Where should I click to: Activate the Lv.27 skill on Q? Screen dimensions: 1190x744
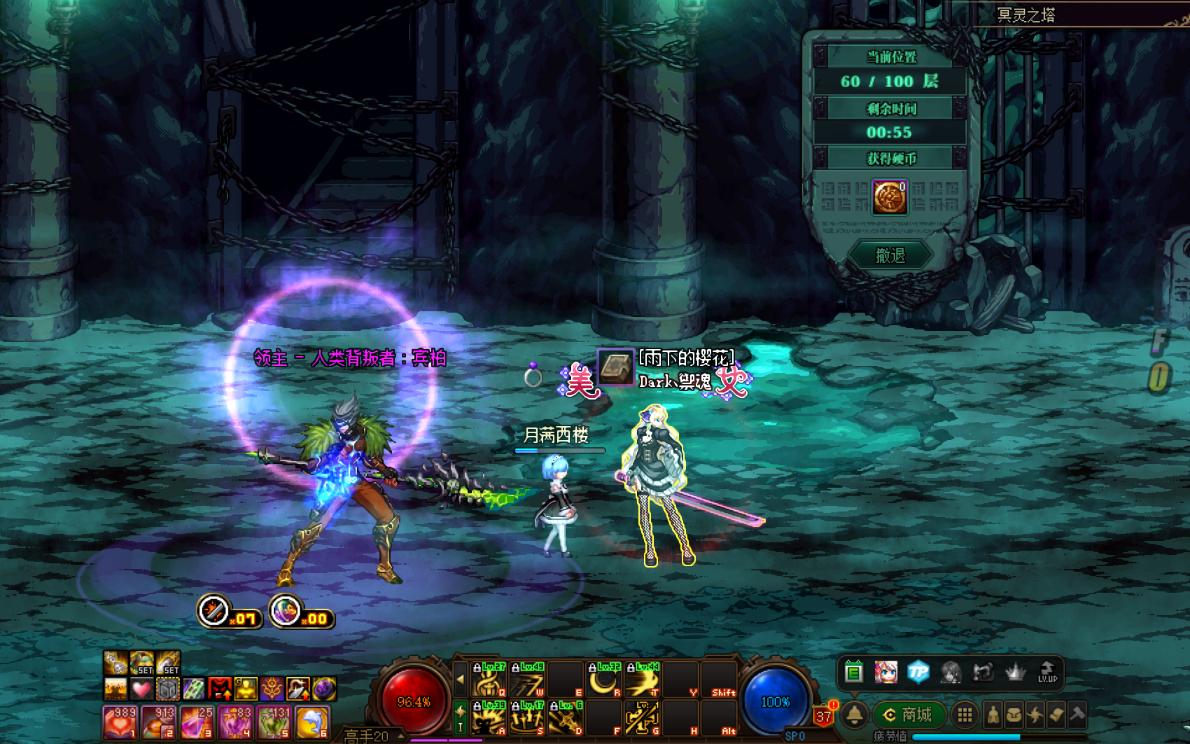point(489,680)
